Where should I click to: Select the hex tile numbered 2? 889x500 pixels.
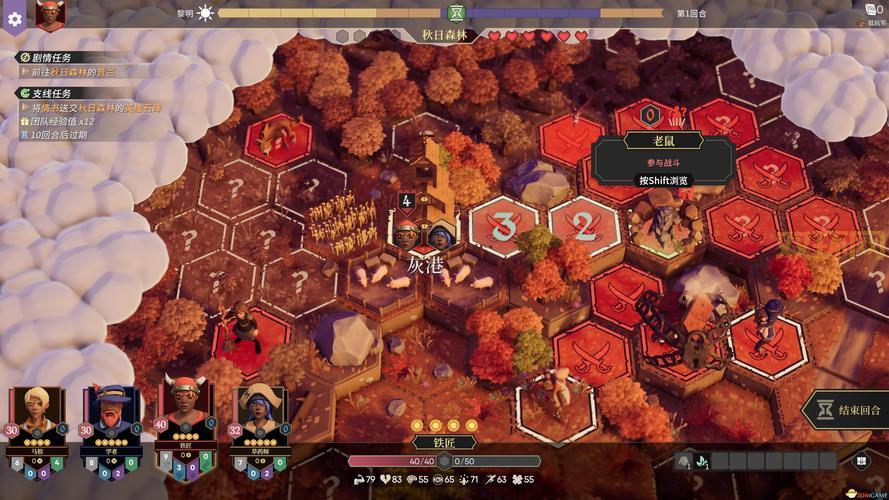point(583,225)
